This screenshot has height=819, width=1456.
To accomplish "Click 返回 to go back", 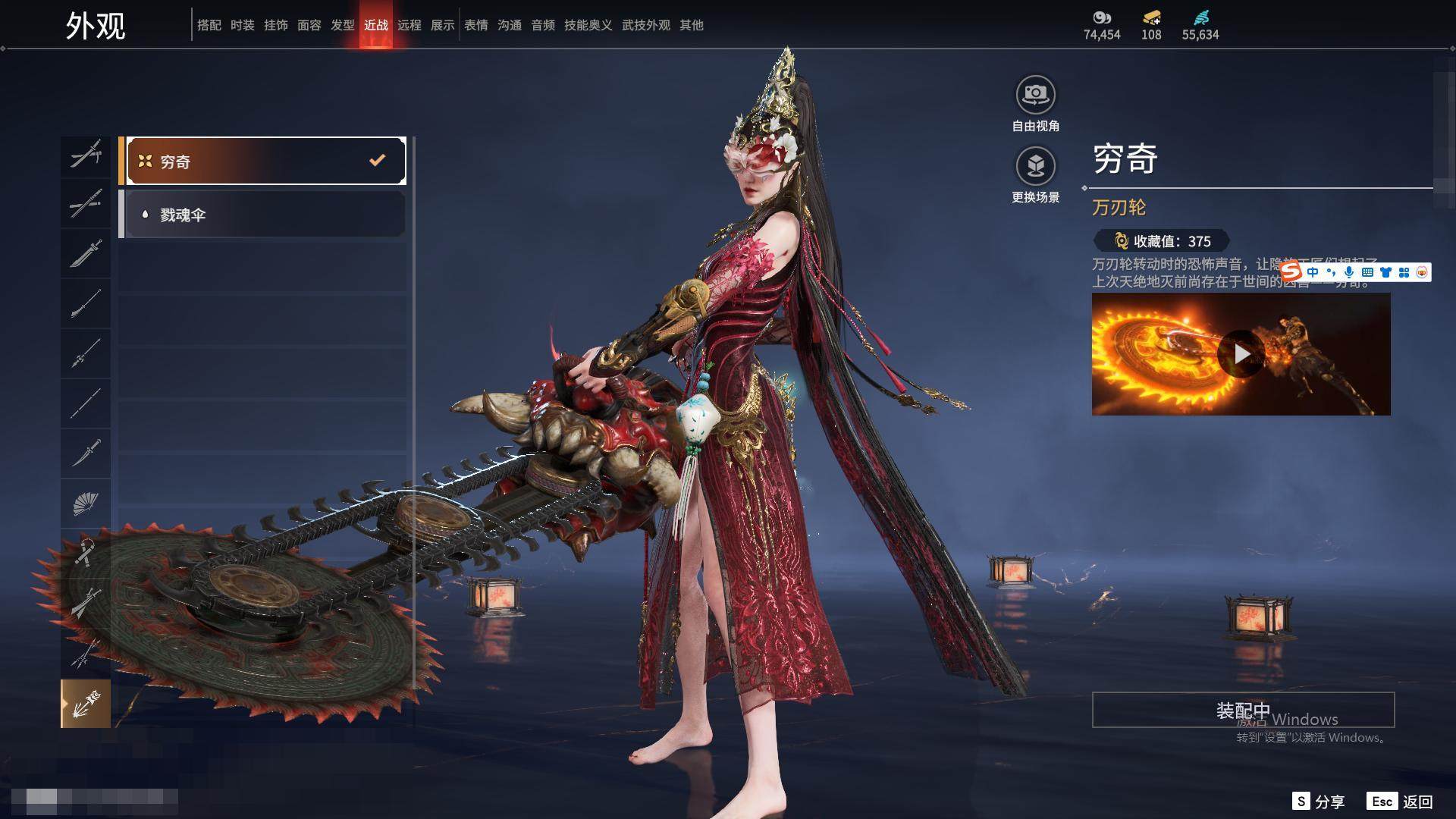I will (x=1401, y=802).
